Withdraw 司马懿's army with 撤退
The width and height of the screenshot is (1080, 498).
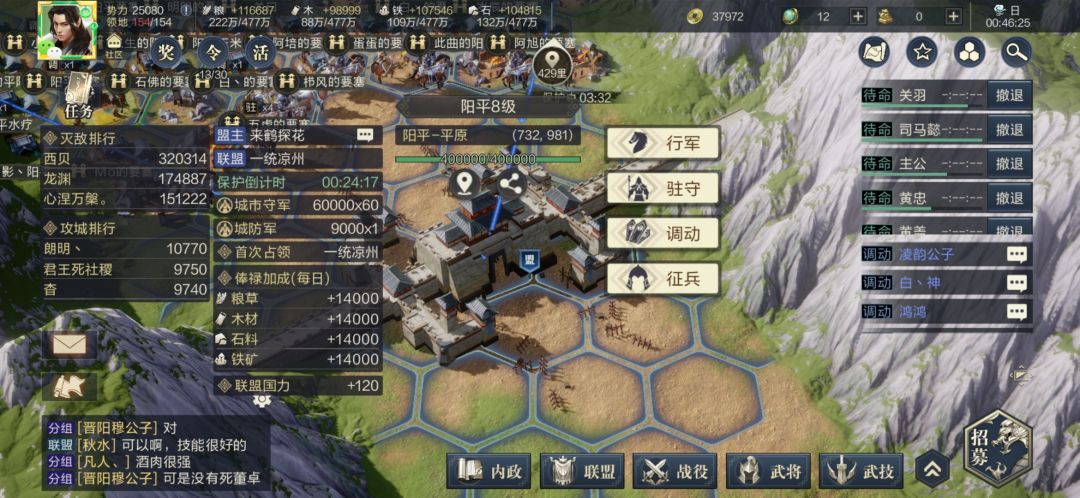click(1009, 130)
